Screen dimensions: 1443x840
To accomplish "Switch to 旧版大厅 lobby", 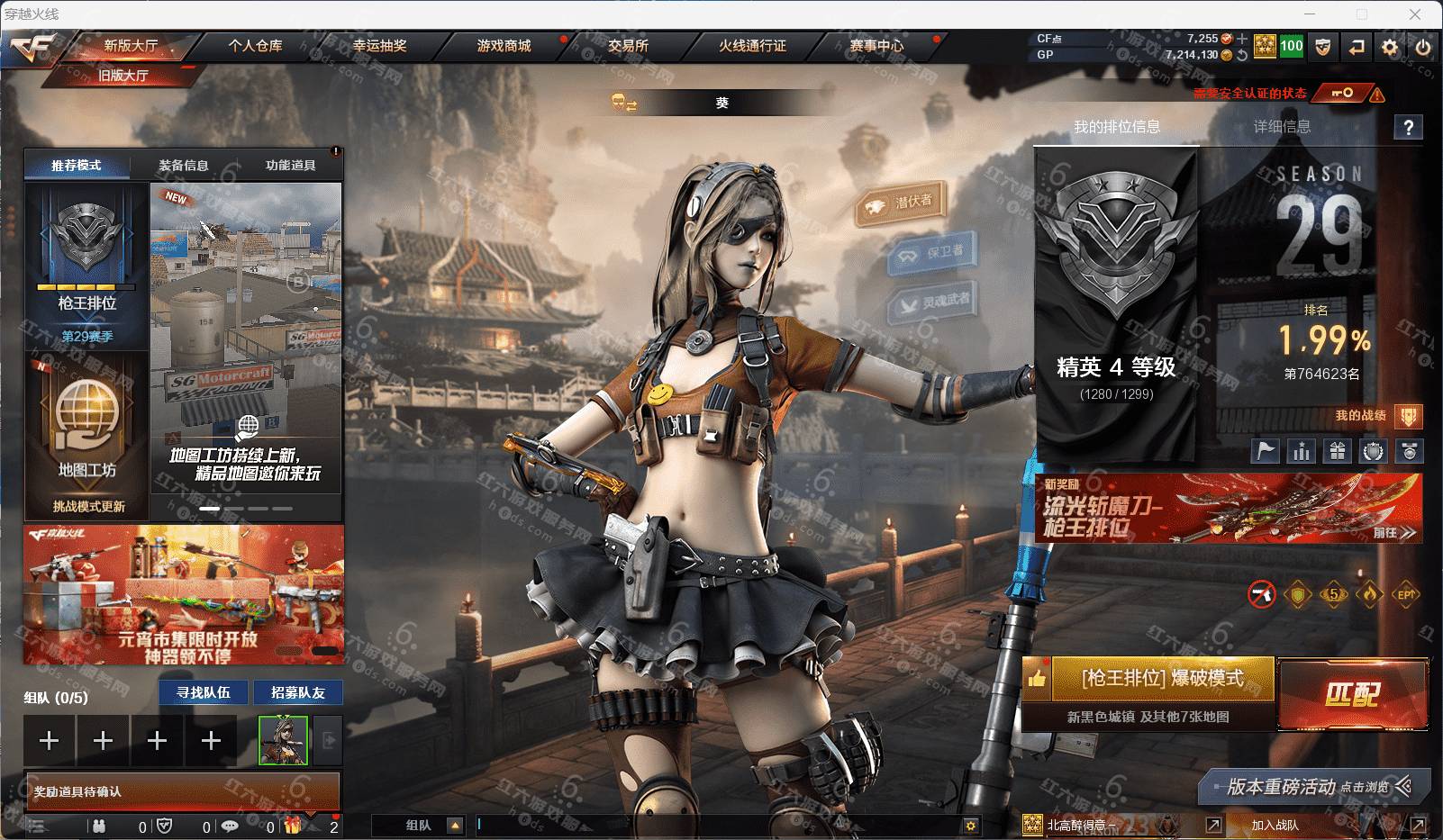I will tap(123, 76).
